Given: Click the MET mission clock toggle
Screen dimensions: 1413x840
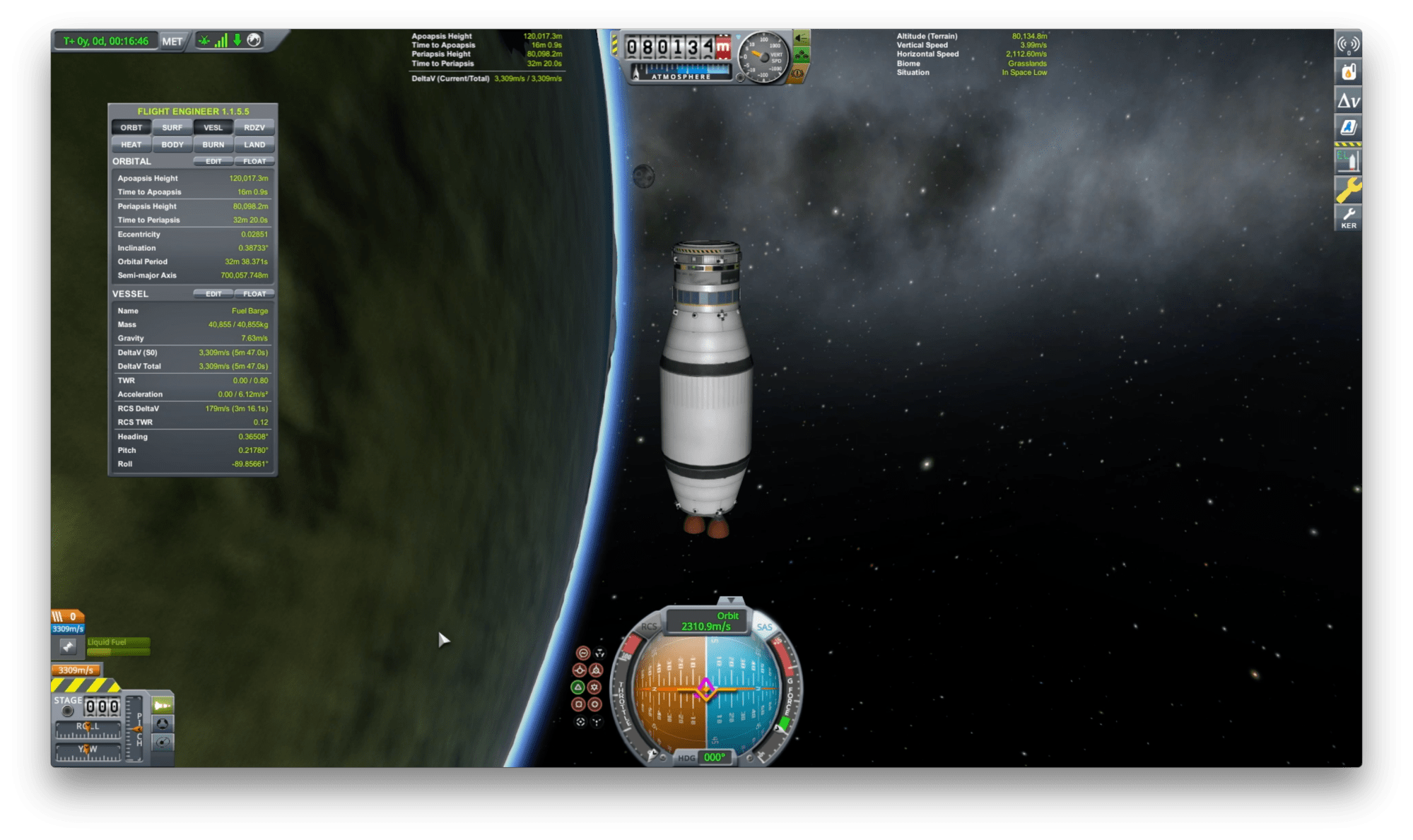Looking at the screenshot, I should [172, 41].
